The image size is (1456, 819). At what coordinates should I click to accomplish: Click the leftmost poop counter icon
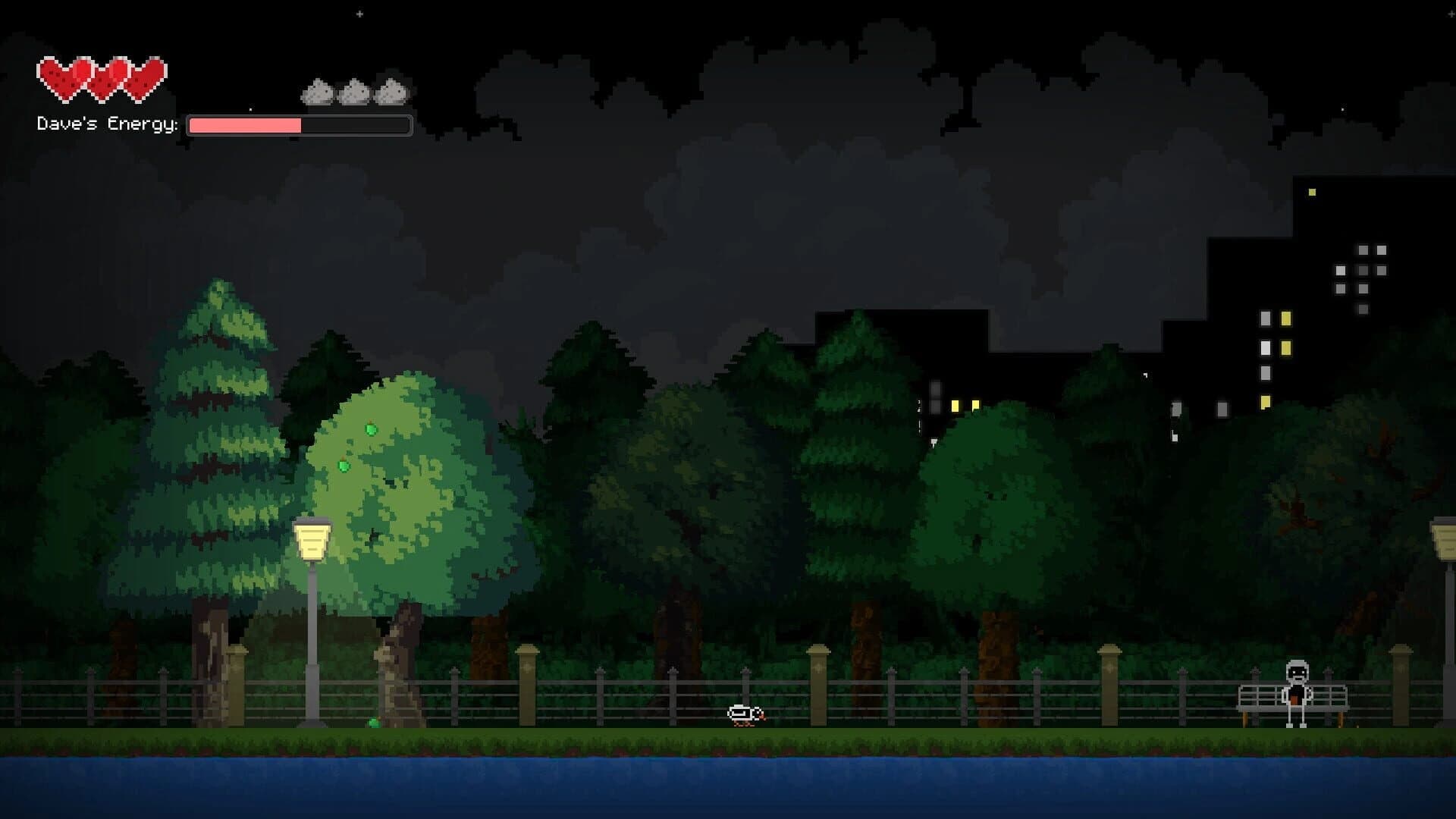point(318,91)
